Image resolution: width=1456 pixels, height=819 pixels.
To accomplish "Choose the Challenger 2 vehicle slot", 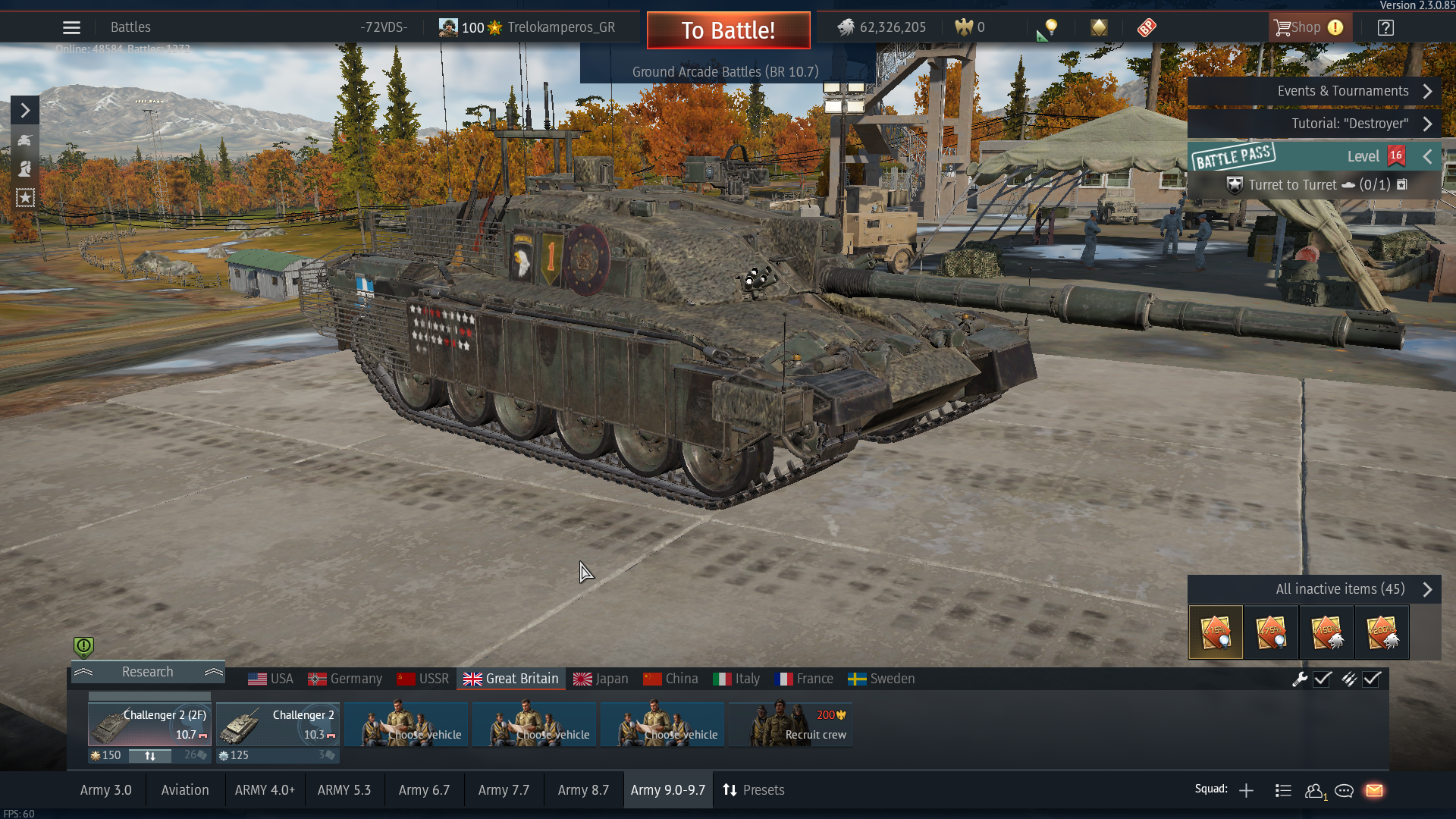I will coord(278,724).
